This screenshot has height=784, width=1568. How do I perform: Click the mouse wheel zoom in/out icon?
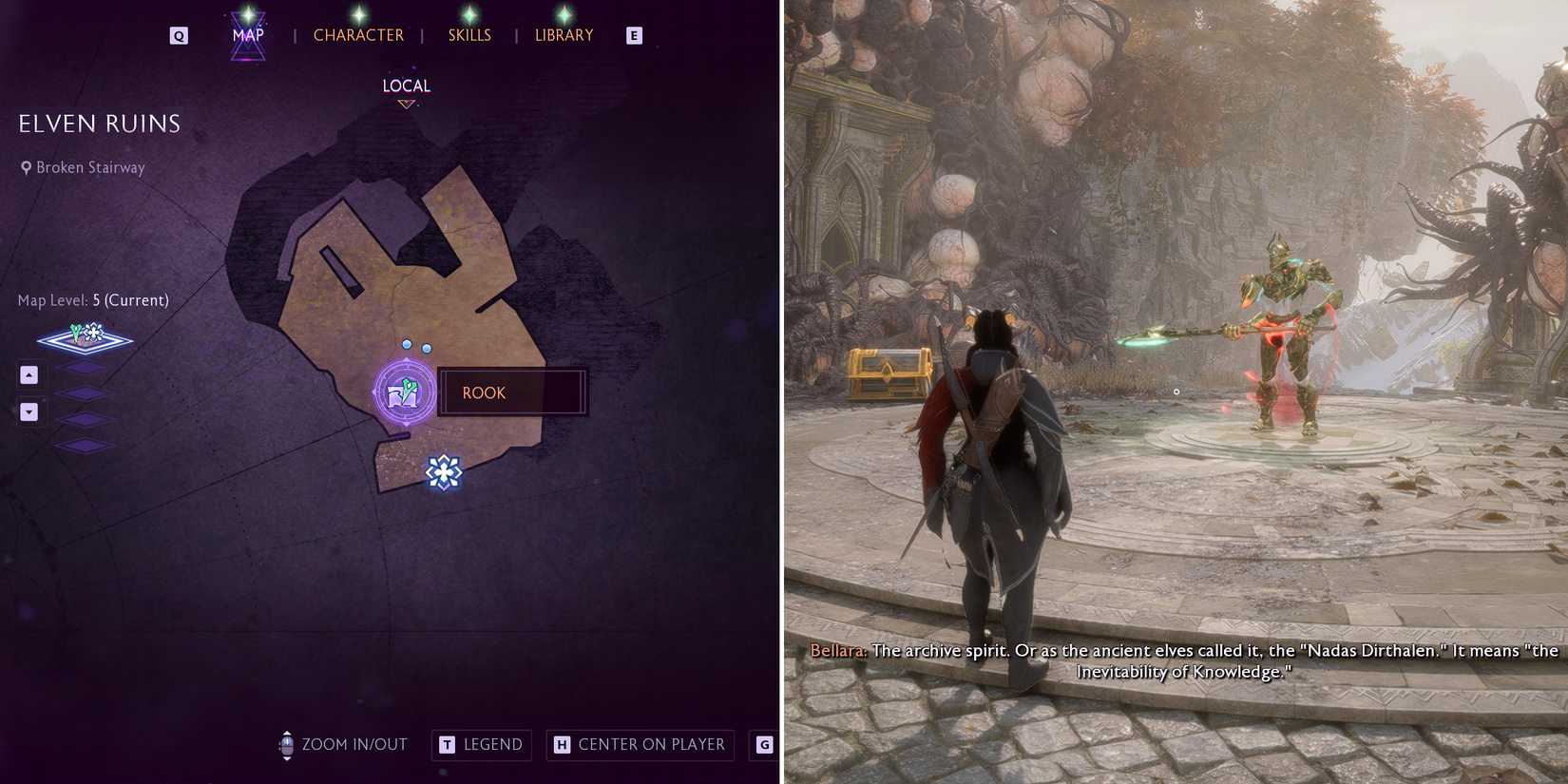coord(286,745)
